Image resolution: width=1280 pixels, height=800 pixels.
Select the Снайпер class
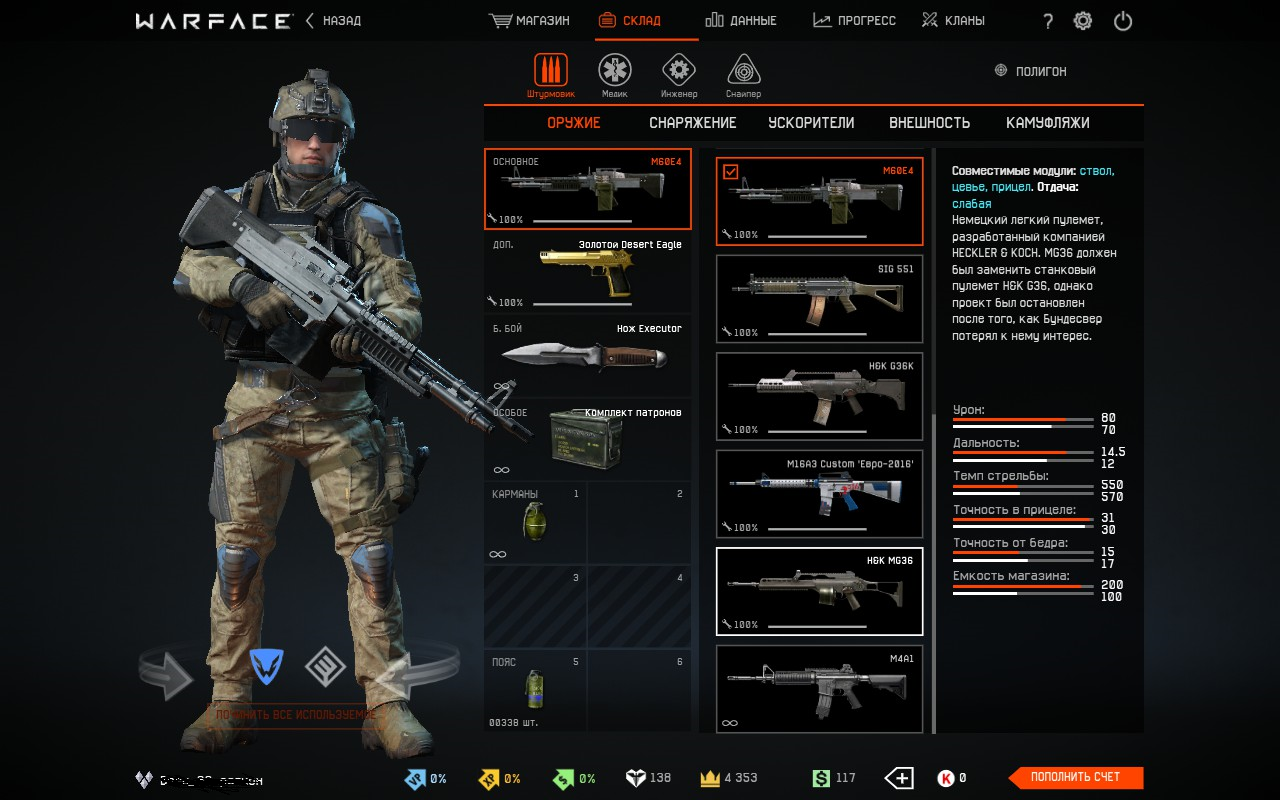tap(743, 75)
